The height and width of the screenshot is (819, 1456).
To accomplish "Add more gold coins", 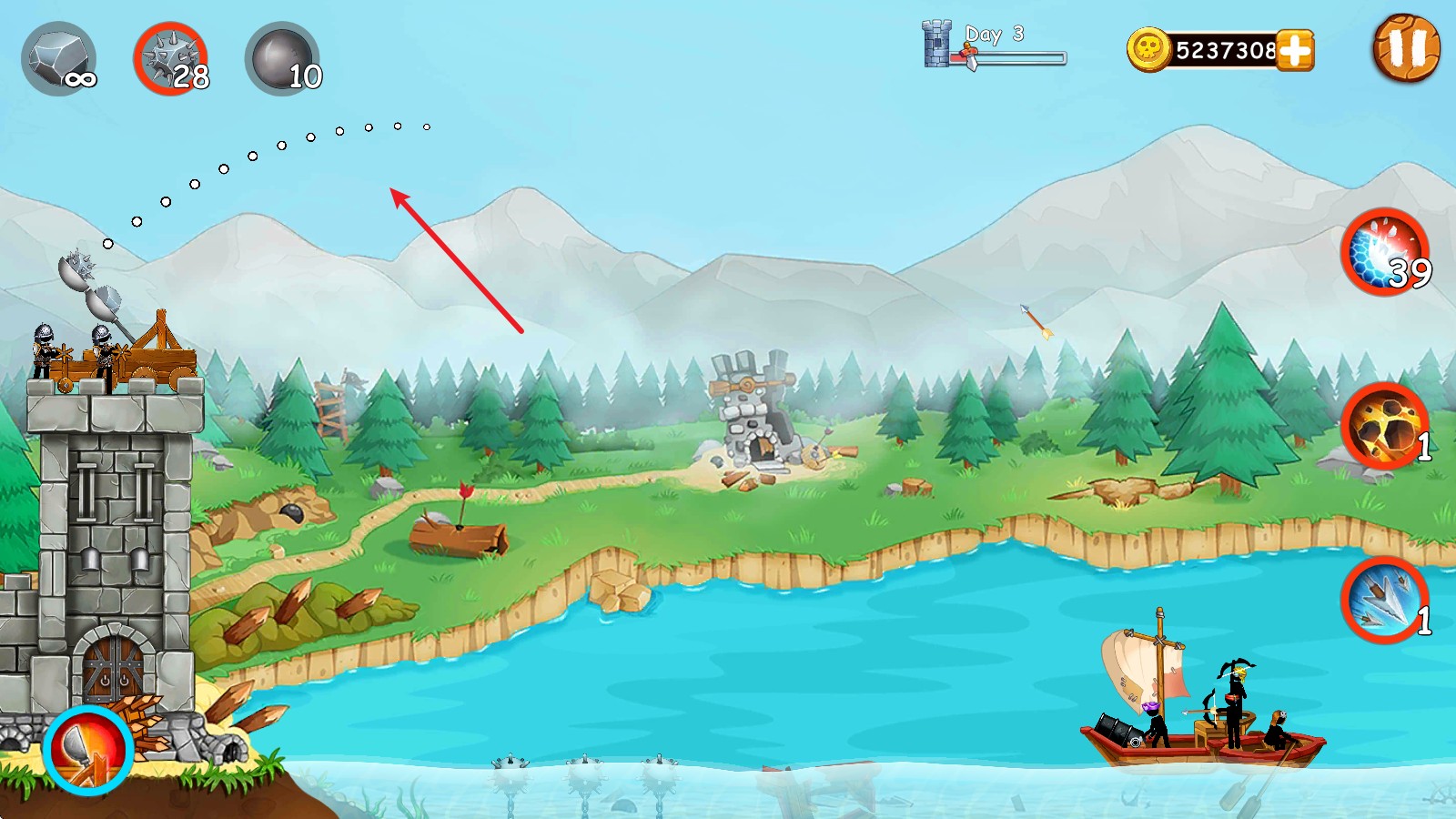I will pos(1295,50).
